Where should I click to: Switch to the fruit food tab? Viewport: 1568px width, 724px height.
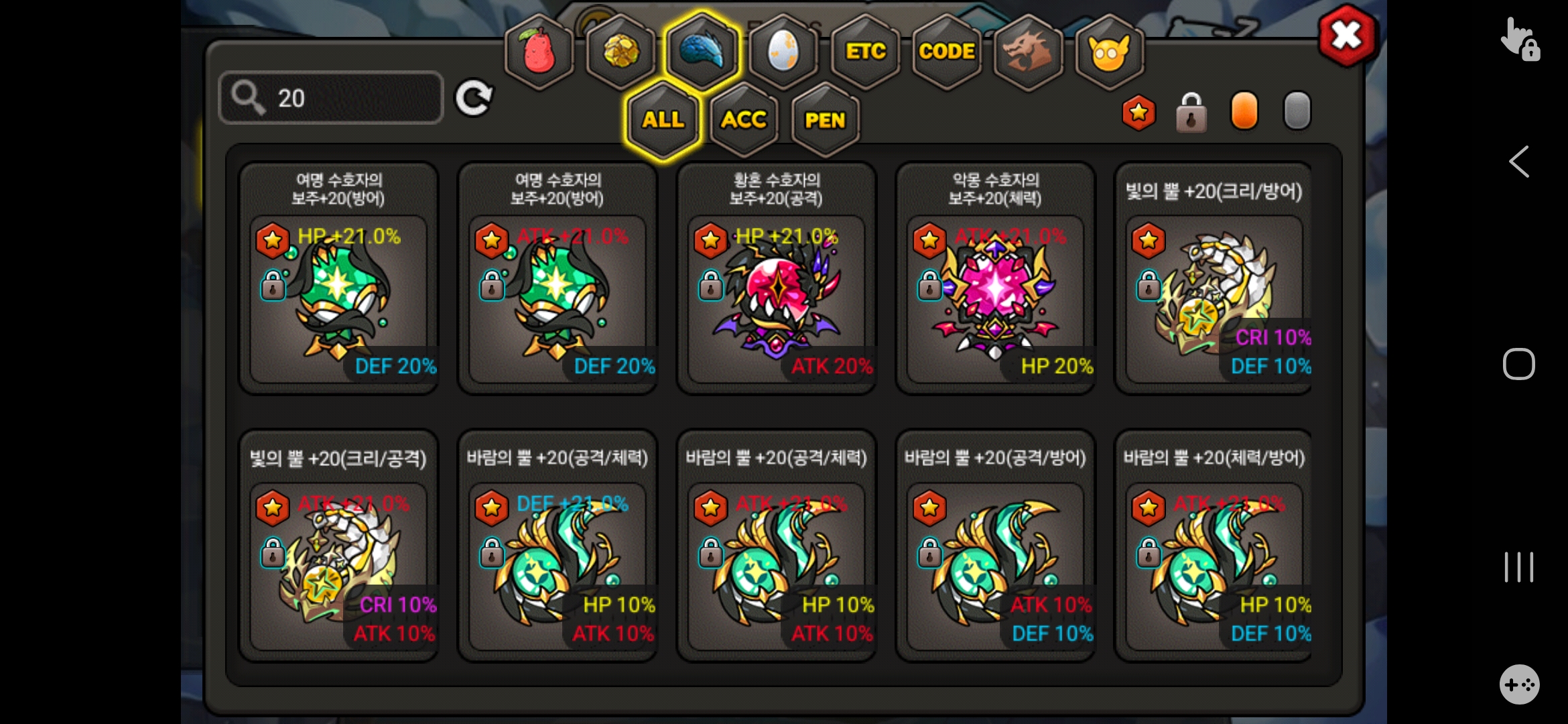click(x=539, y=52)
